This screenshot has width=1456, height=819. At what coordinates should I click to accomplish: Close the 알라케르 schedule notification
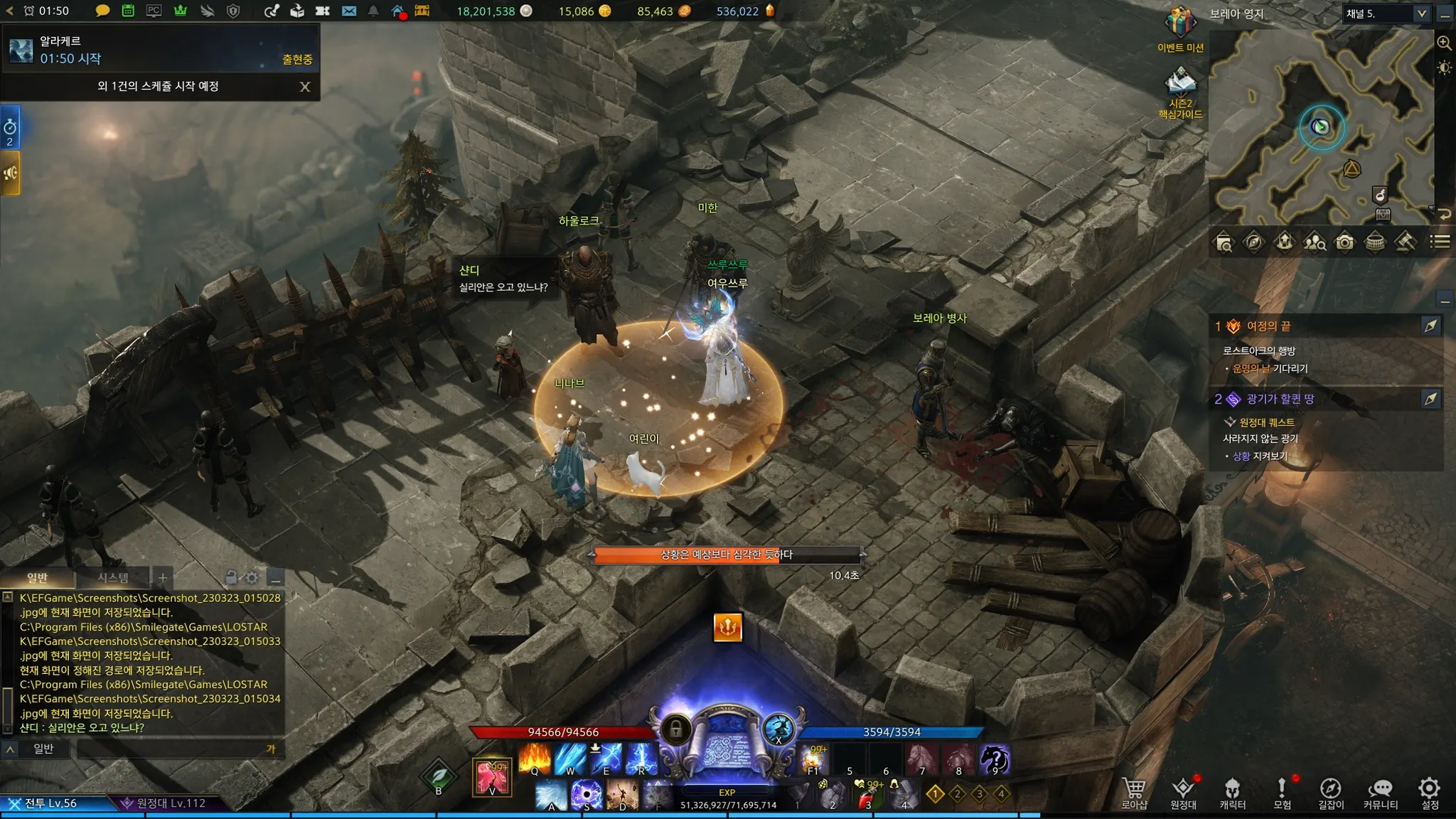pyautogui.click(x=305, y=87)
